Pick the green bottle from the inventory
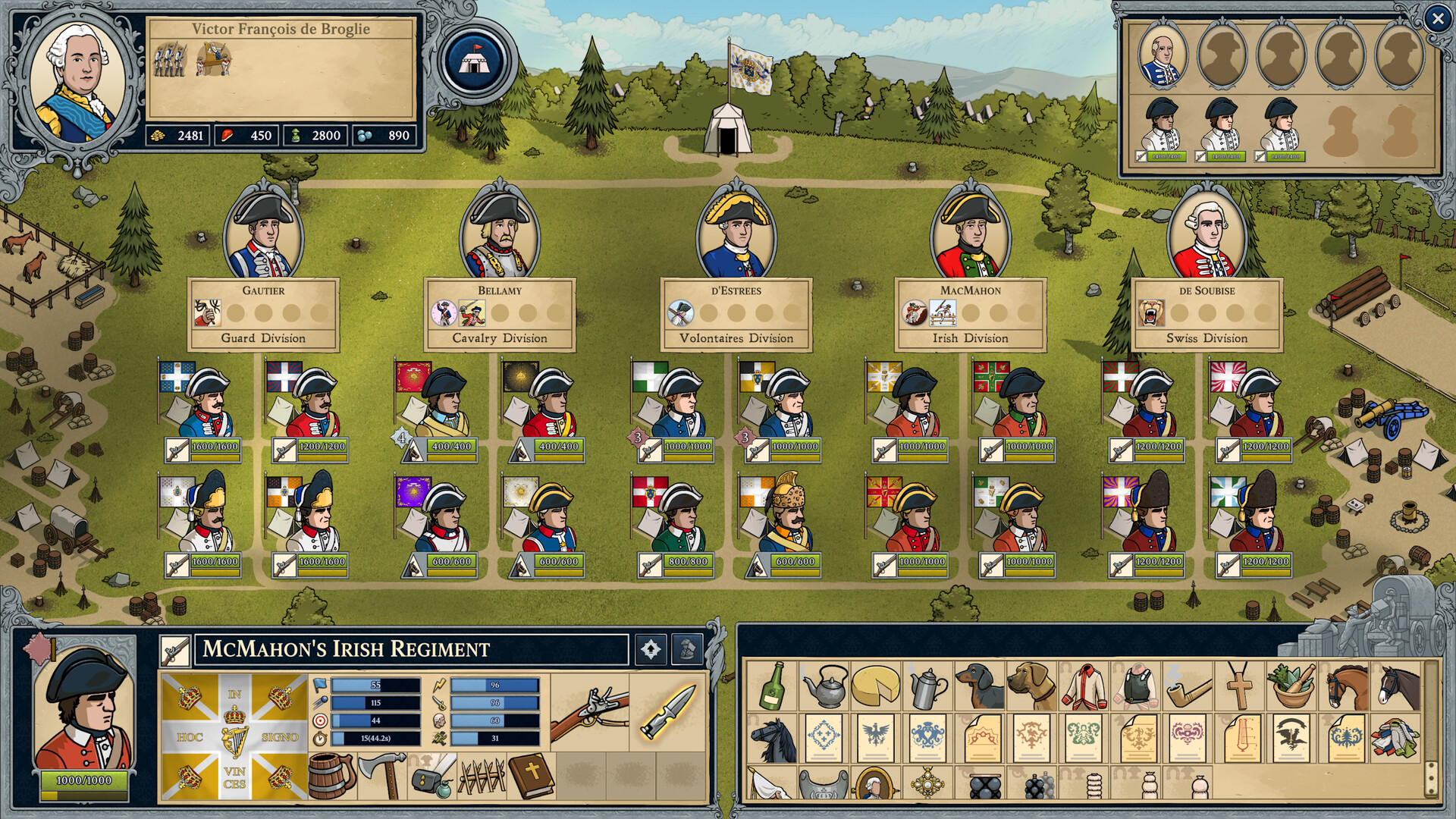This screenshot has width=1456, height=819. tap(772, 686)
